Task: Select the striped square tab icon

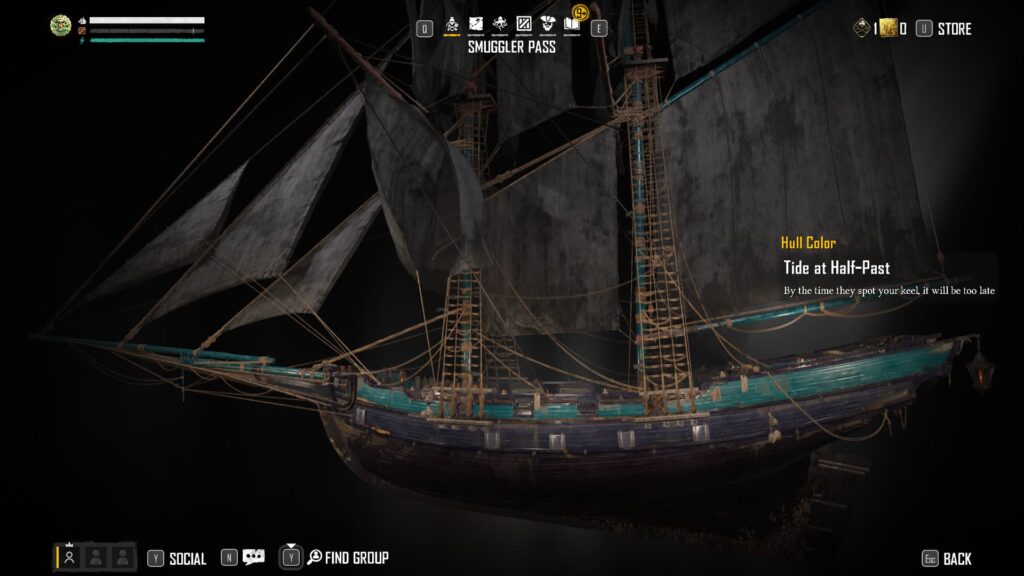Action: [524, 24]
